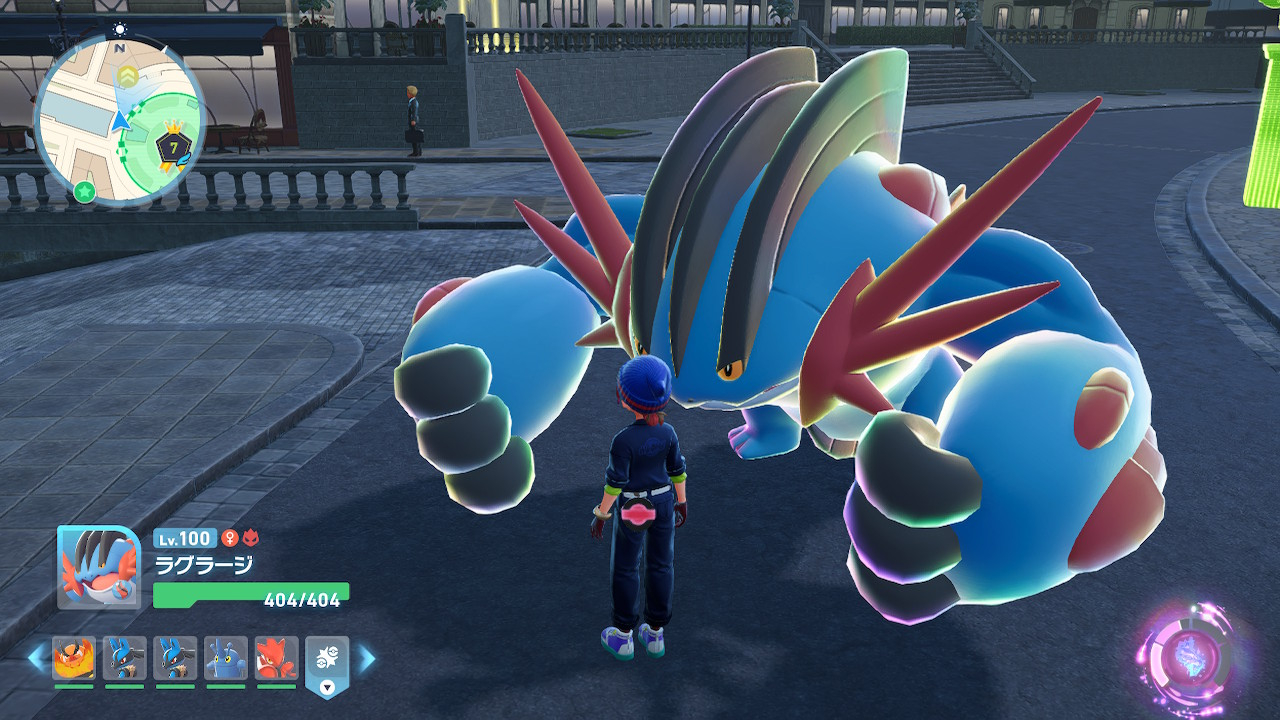This screenshot has width=1280, height=720.
Task: Click the right arrow of the party bar
Action: (367, 658)
